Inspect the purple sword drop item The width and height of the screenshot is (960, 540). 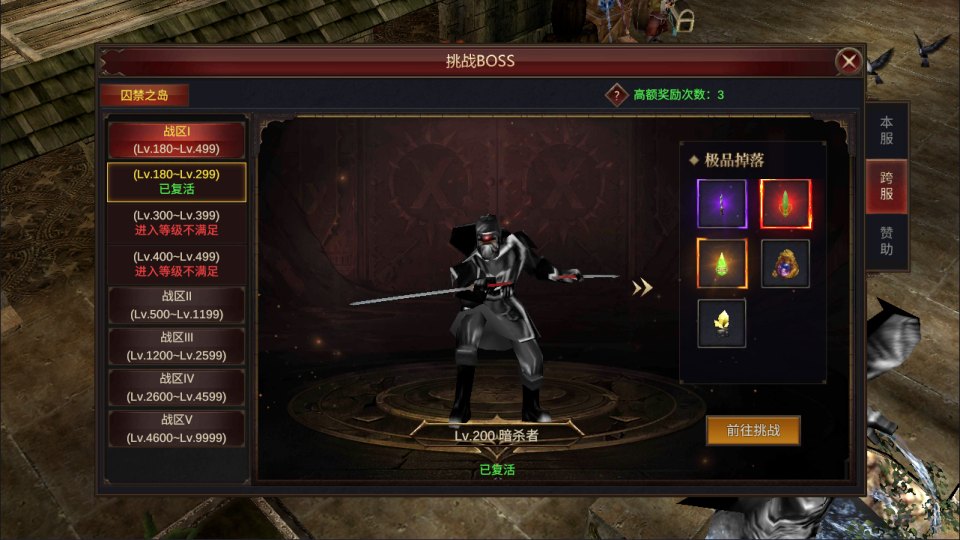722,204
